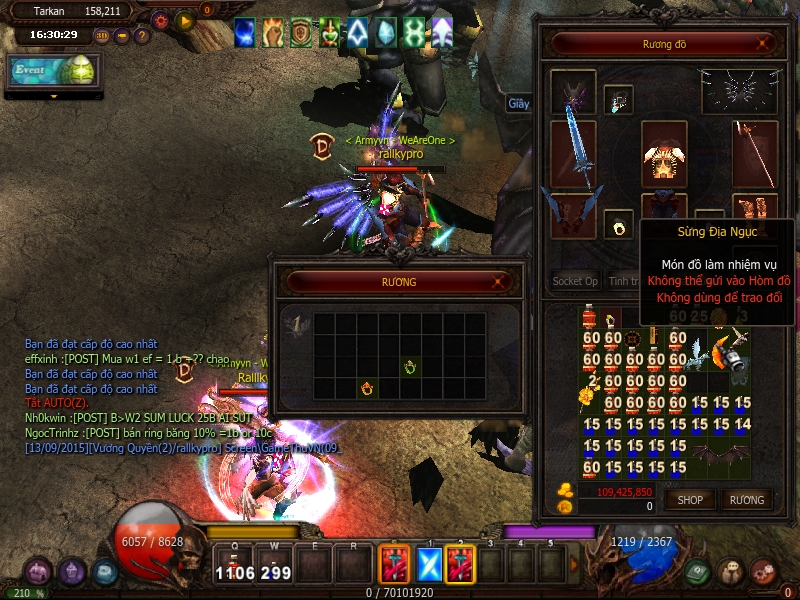
Task: Close the RƯƠNG storage chest window
Action: [x=502, y=283]
